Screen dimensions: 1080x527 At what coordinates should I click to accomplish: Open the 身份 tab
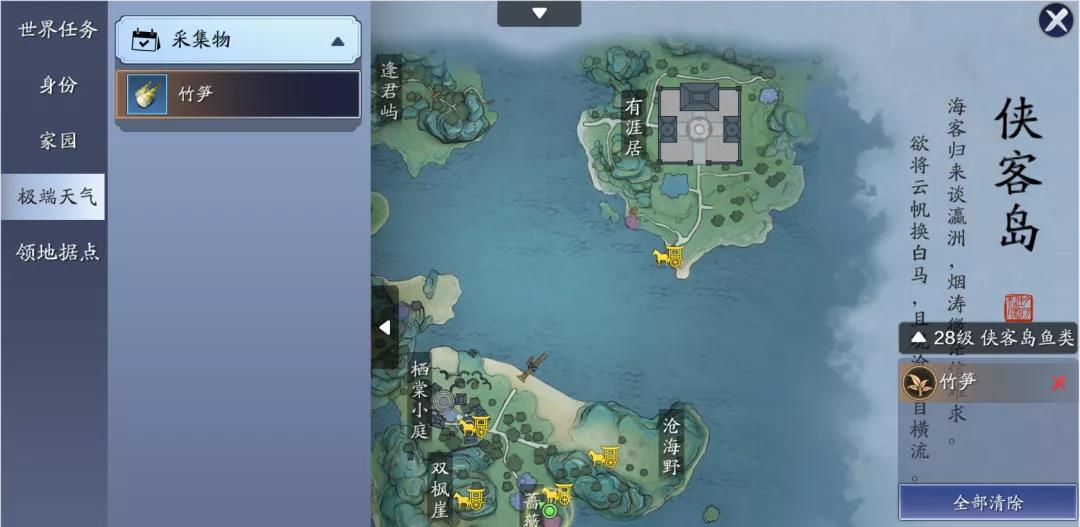click(x=57, y=85)
